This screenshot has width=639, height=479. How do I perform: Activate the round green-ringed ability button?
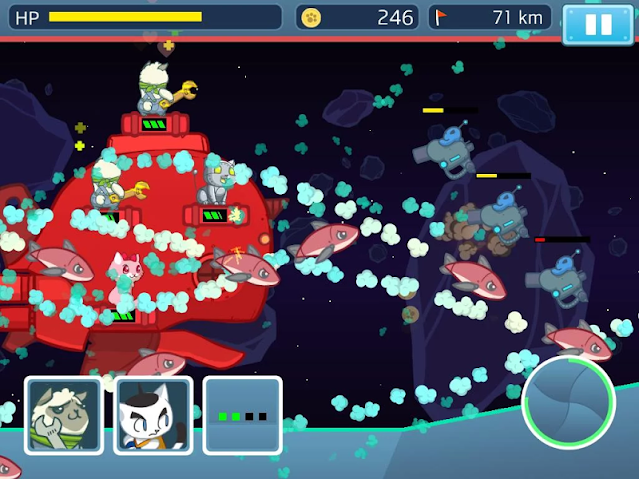tap(568, 402)
